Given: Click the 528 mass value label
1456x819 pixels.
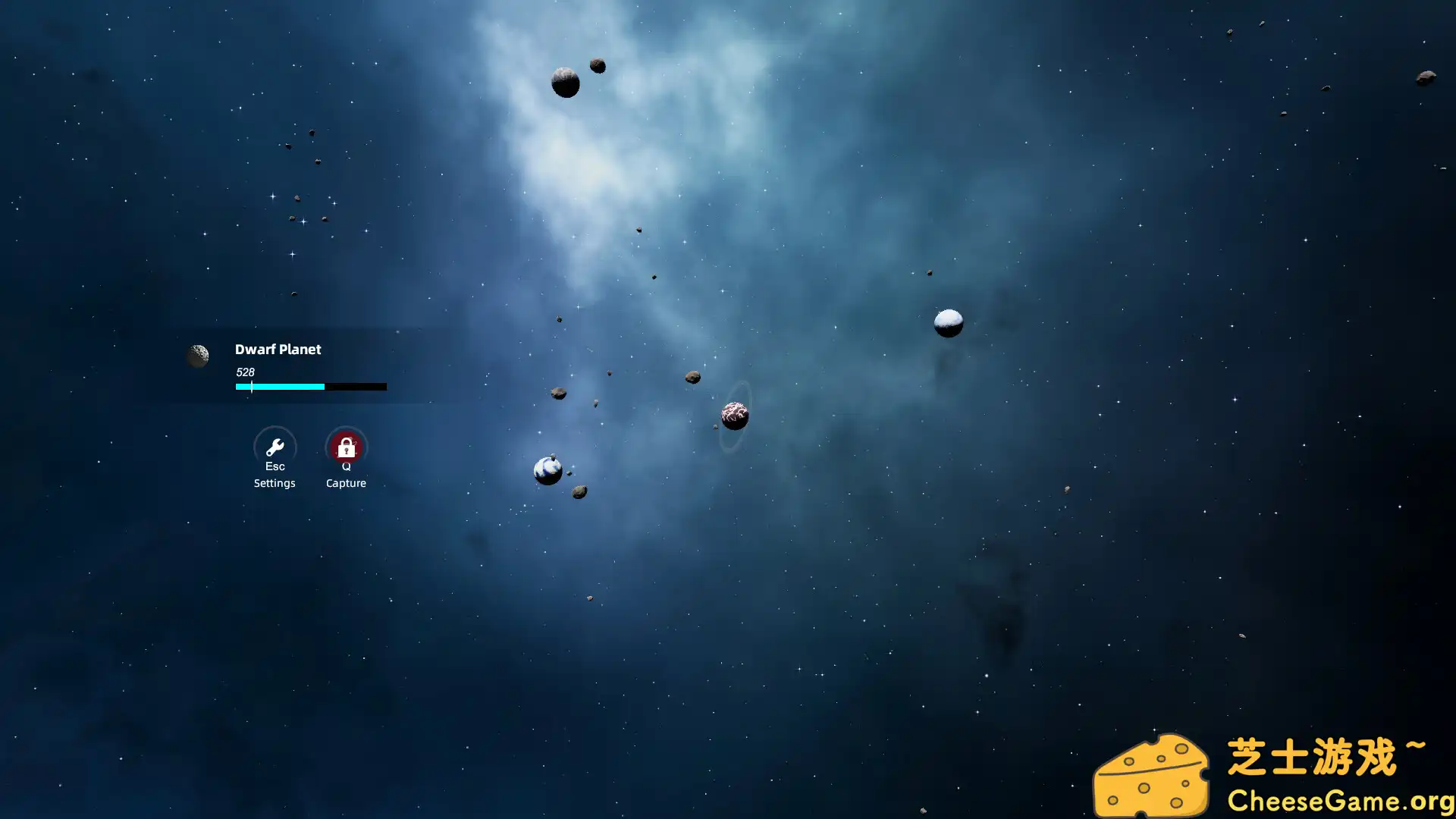Looking at the screenshot, I should click(x=245, y=372).
